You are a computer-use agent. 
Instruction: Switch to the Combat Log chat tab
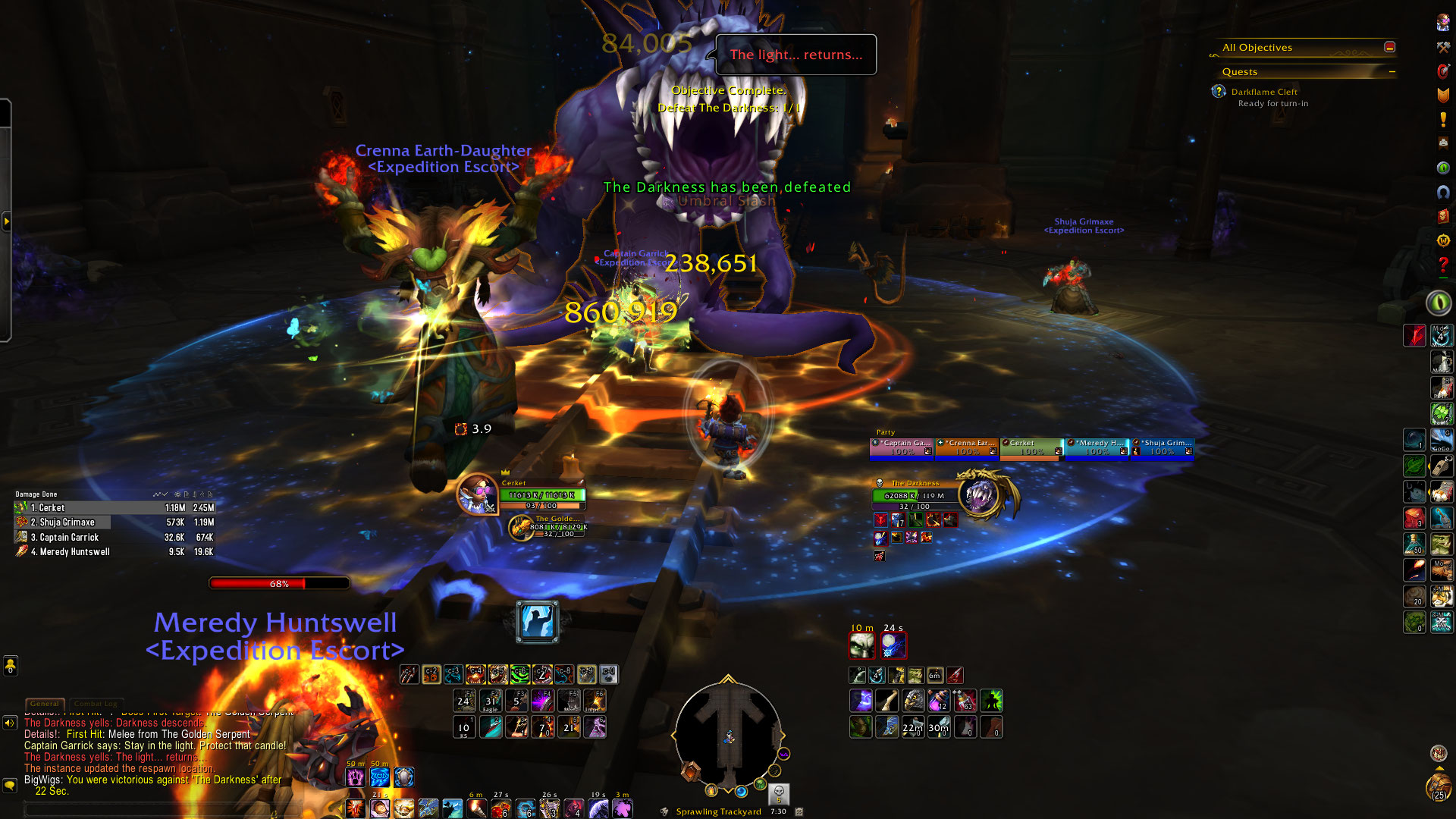pos(96,704)
